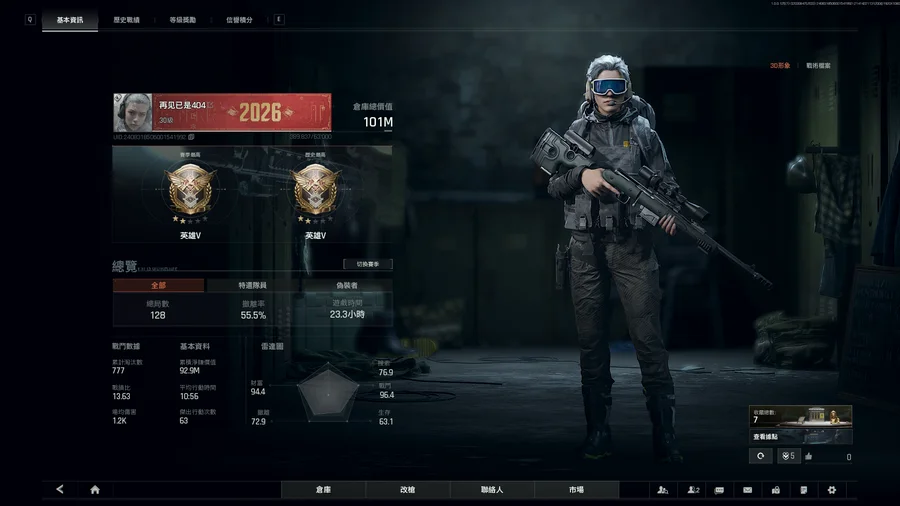Switch to the 等級獎勵 level rewards tab
Screen dimensions: 900x506
point(183,20)
